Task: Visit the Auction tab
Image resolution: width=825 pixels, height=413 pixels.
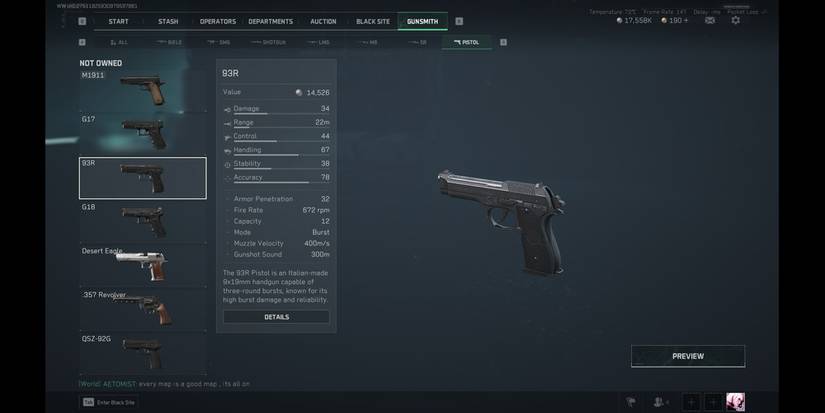Action: coord(323,21)
